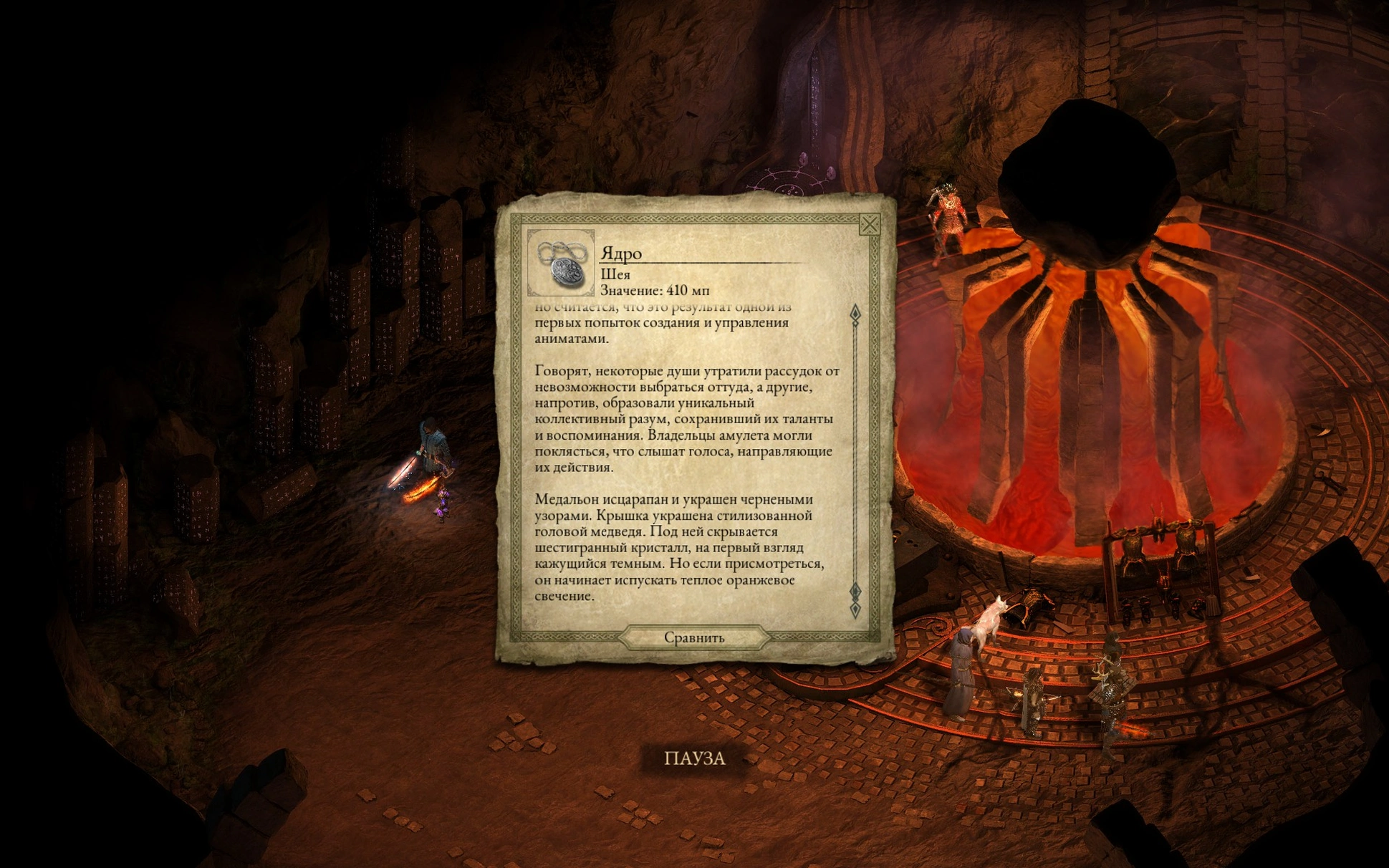The width and height of the screenshot is (1389, 868).
Task: Click the Сравнить button
Action: [x=693, y=637]
